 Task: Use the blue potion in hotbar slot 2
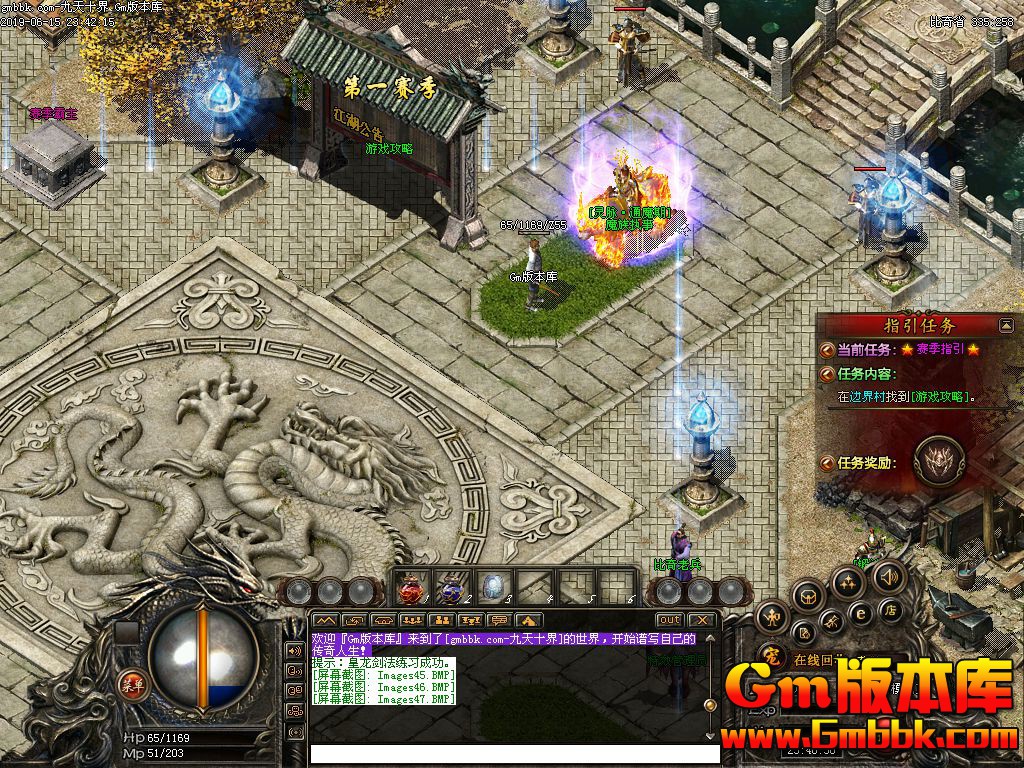coord(453,588)
